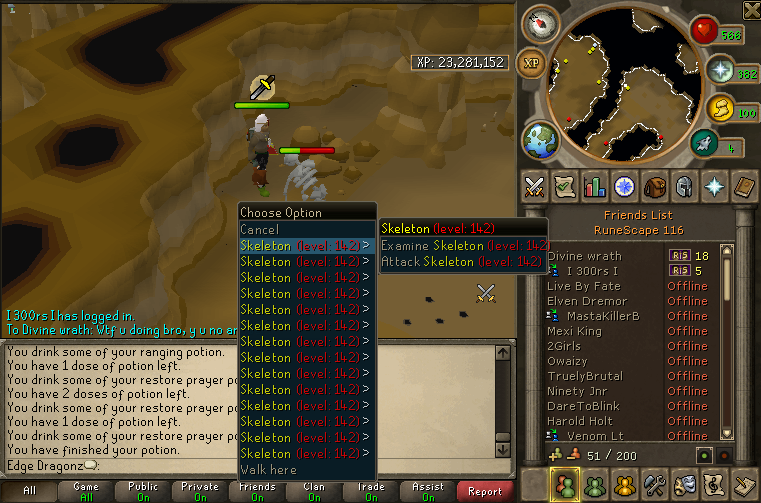Open the worn equipment helmet tab
Screen dimensions: 761x503
coord(685,186)
